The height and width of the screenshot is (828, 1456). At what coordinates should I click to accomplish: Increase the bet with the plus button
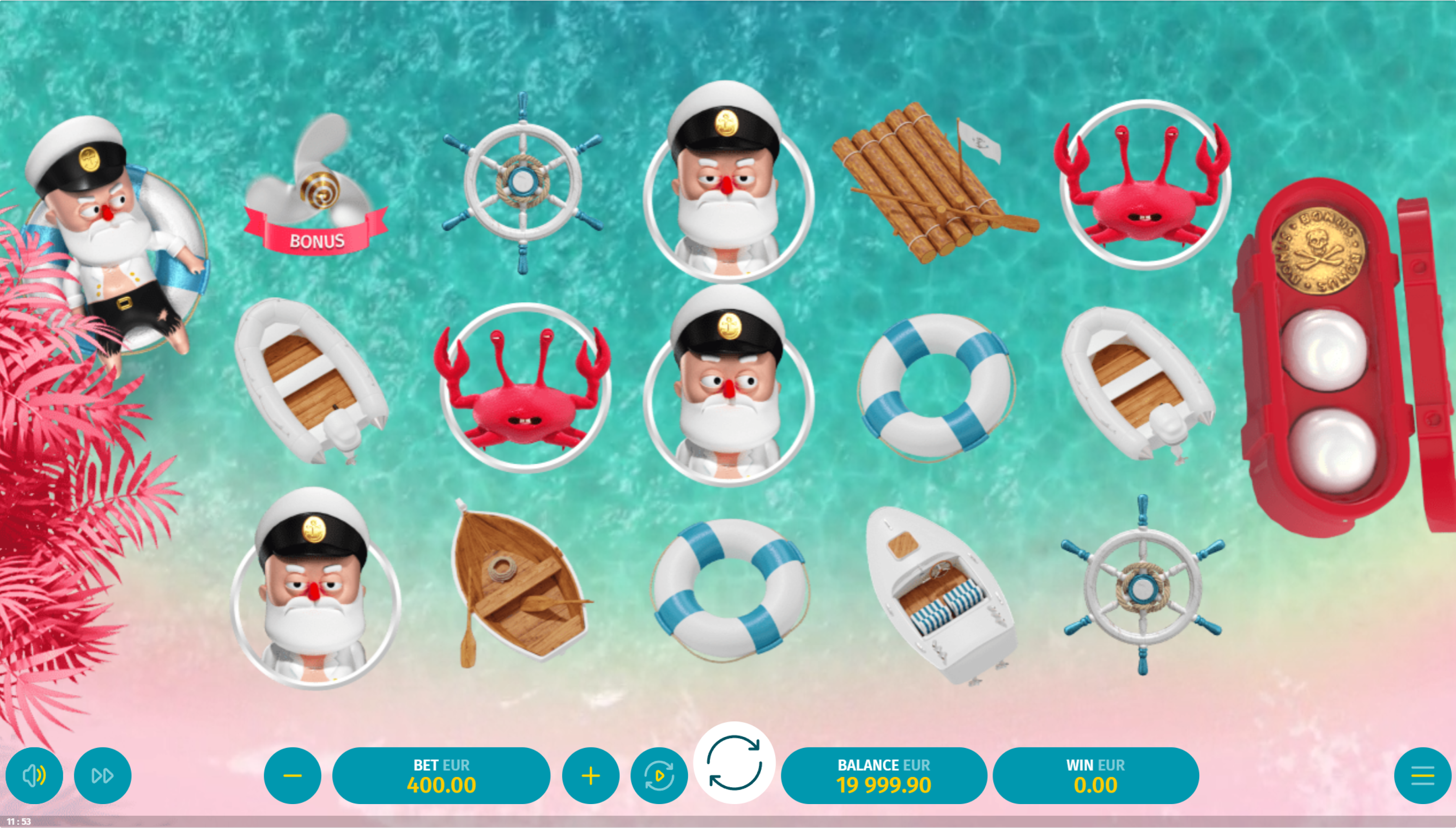(591, 776)
